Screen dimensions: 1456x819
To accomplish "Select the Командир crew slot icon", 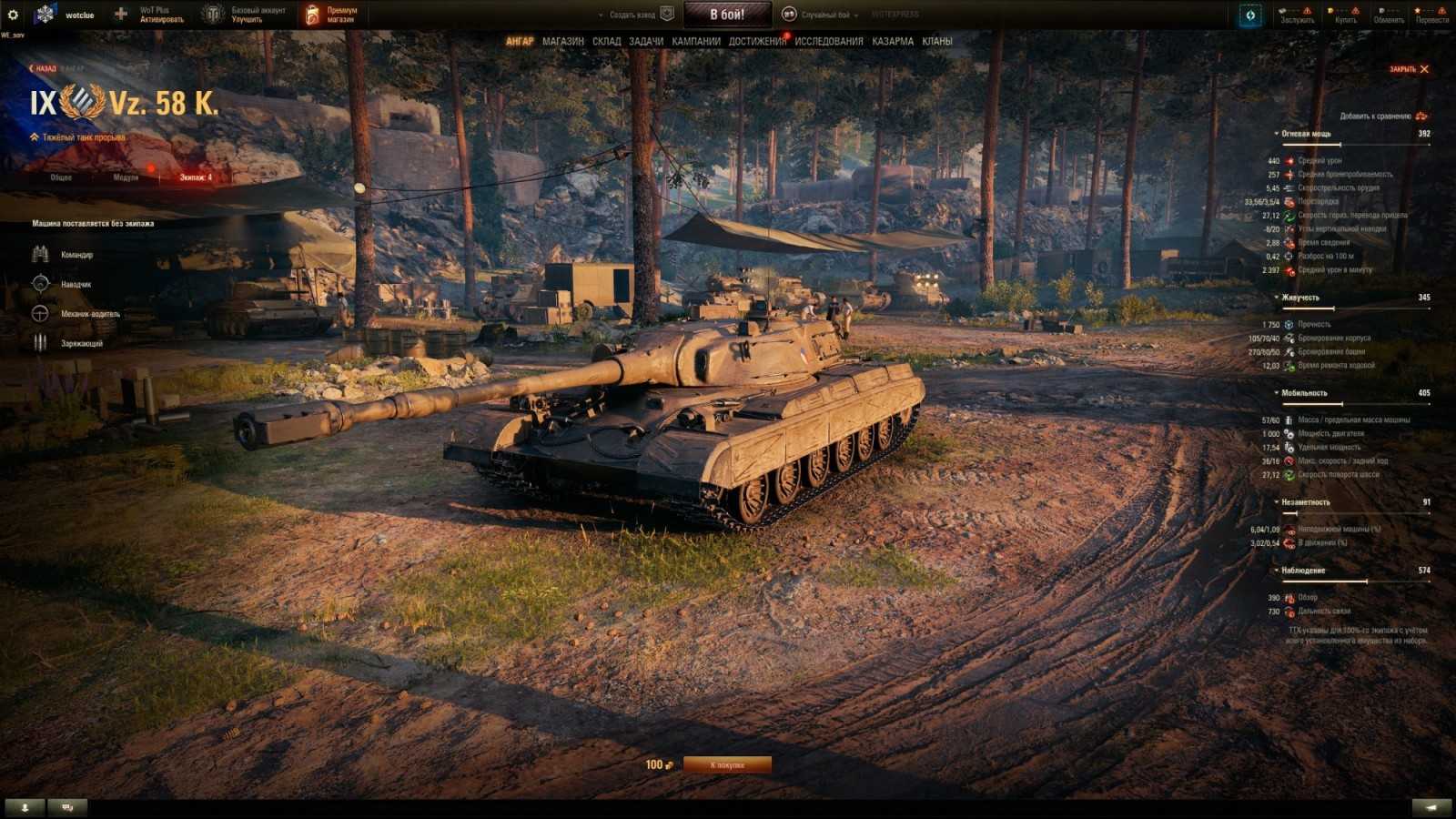I will (39, 255).
